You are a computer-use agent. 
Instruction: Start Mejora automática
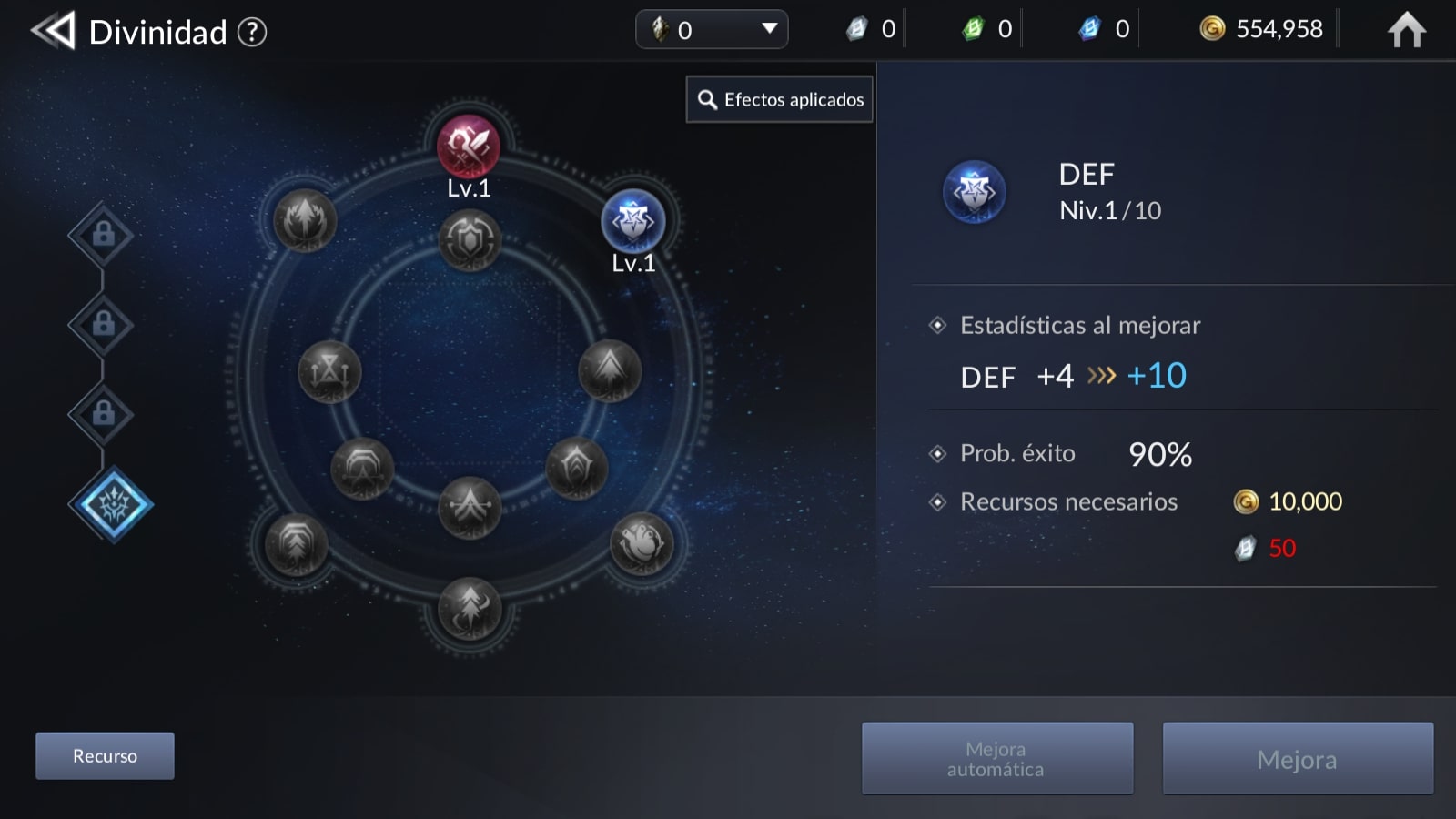coord(997,759)
